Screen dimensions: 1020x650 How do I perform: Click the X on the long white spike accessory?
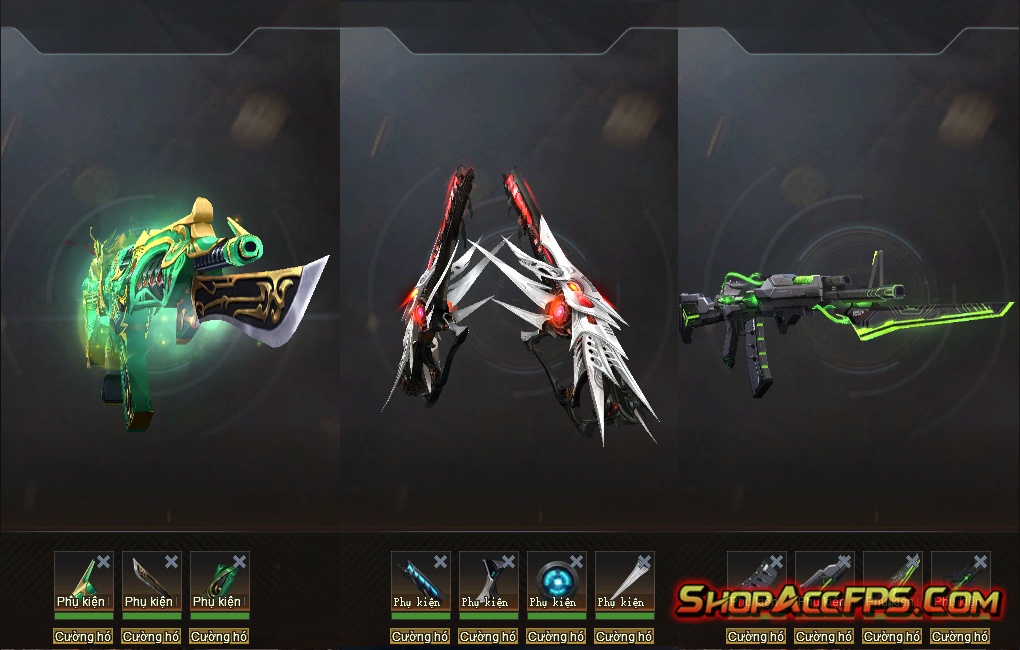(x=644, y=562)
